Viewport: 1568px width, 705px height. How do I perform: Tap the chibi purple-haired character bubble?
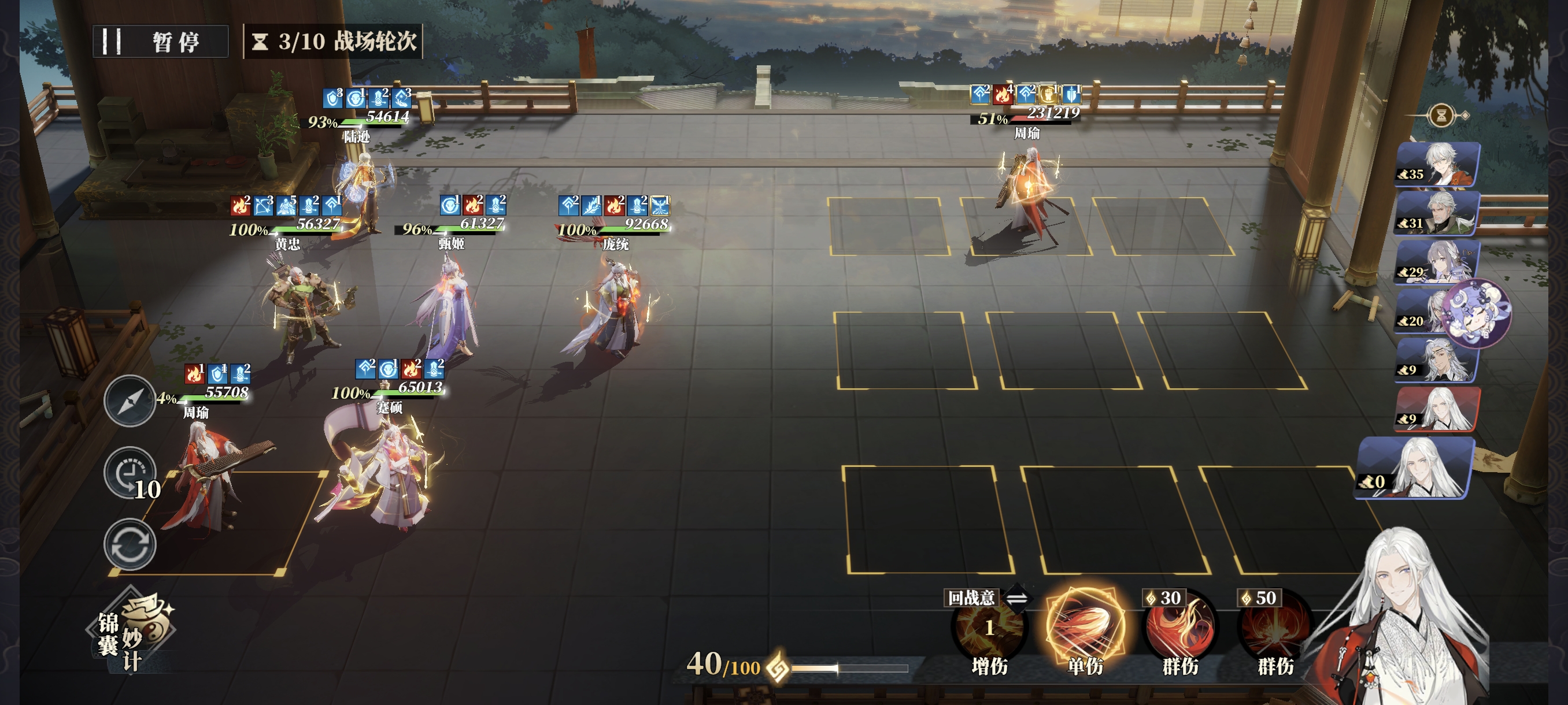pos(1477,313)
